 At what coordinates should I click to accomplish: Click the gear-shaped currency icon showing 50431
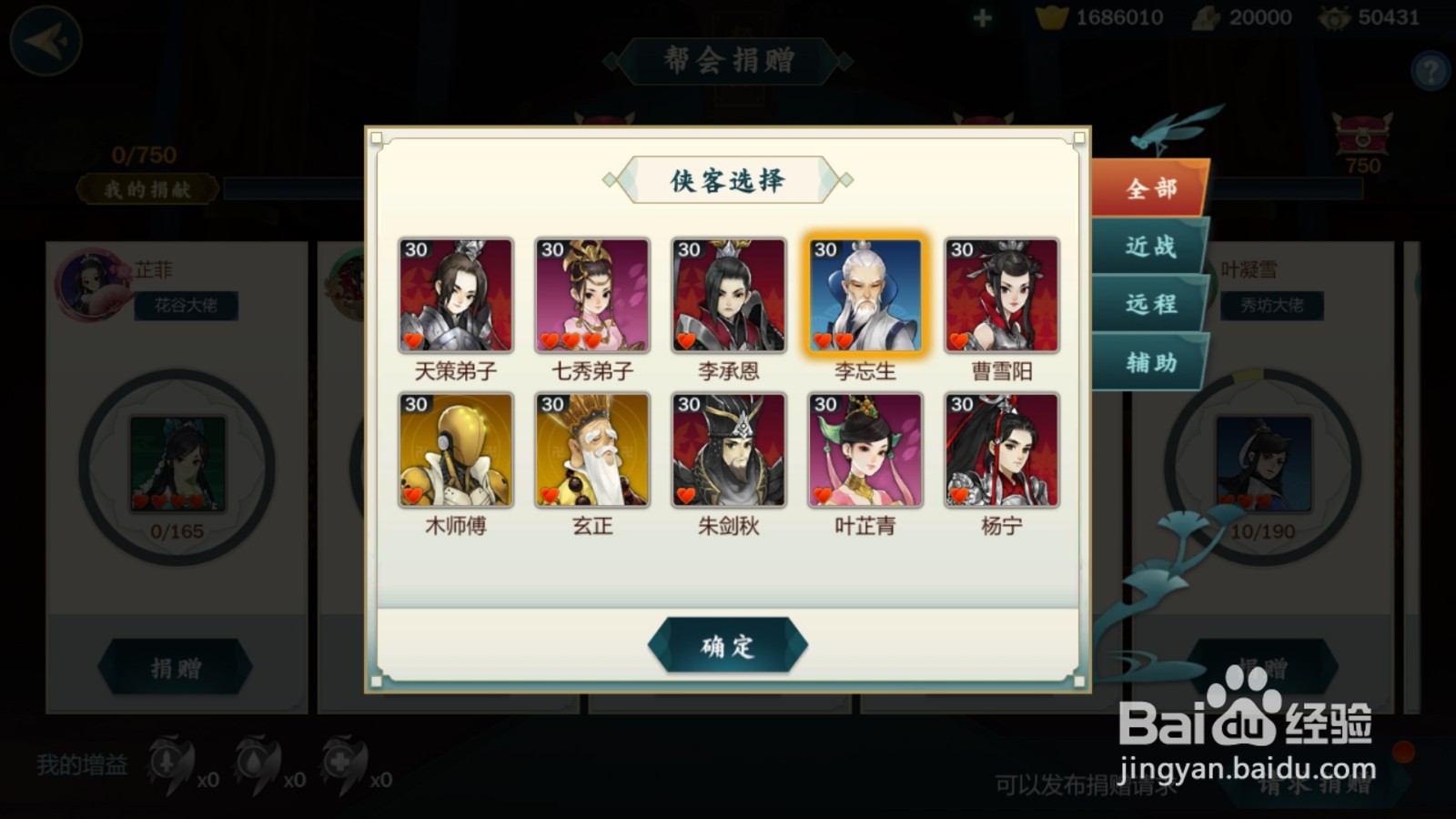click(1334, 16)
